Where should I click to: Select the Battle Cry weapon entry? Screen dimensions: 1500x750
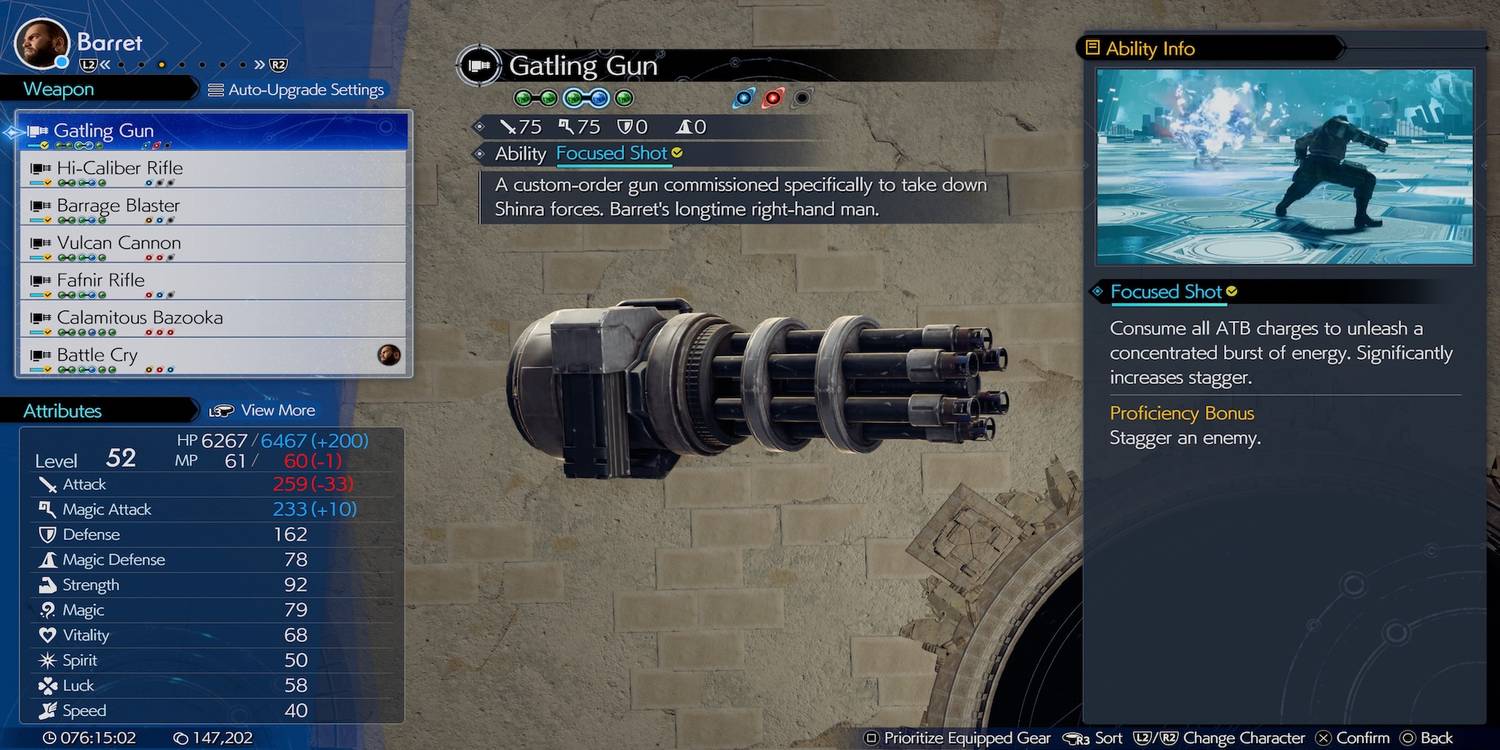[212, 355]
